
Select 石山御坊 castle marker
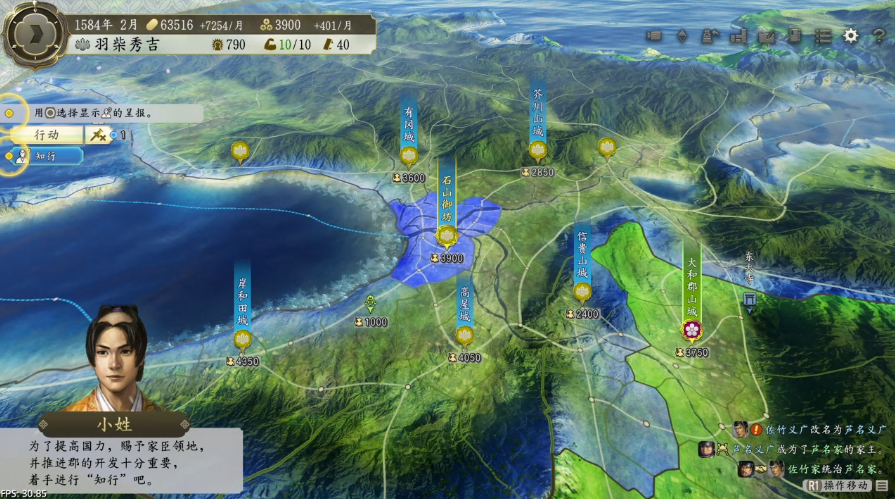pos(447,236)
